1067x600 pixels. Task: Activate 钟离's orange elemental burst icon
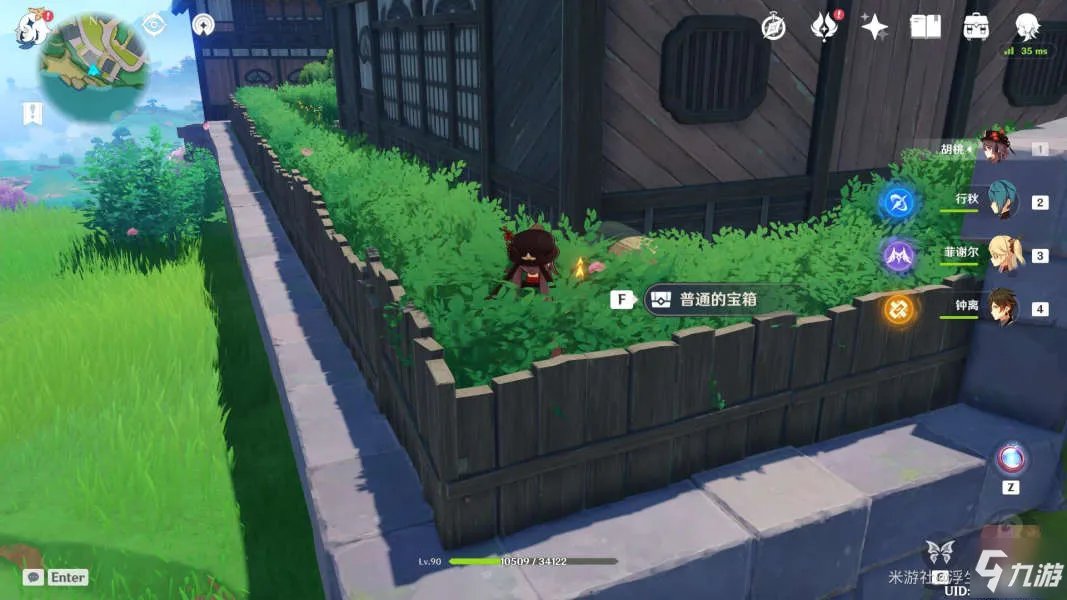898,309
